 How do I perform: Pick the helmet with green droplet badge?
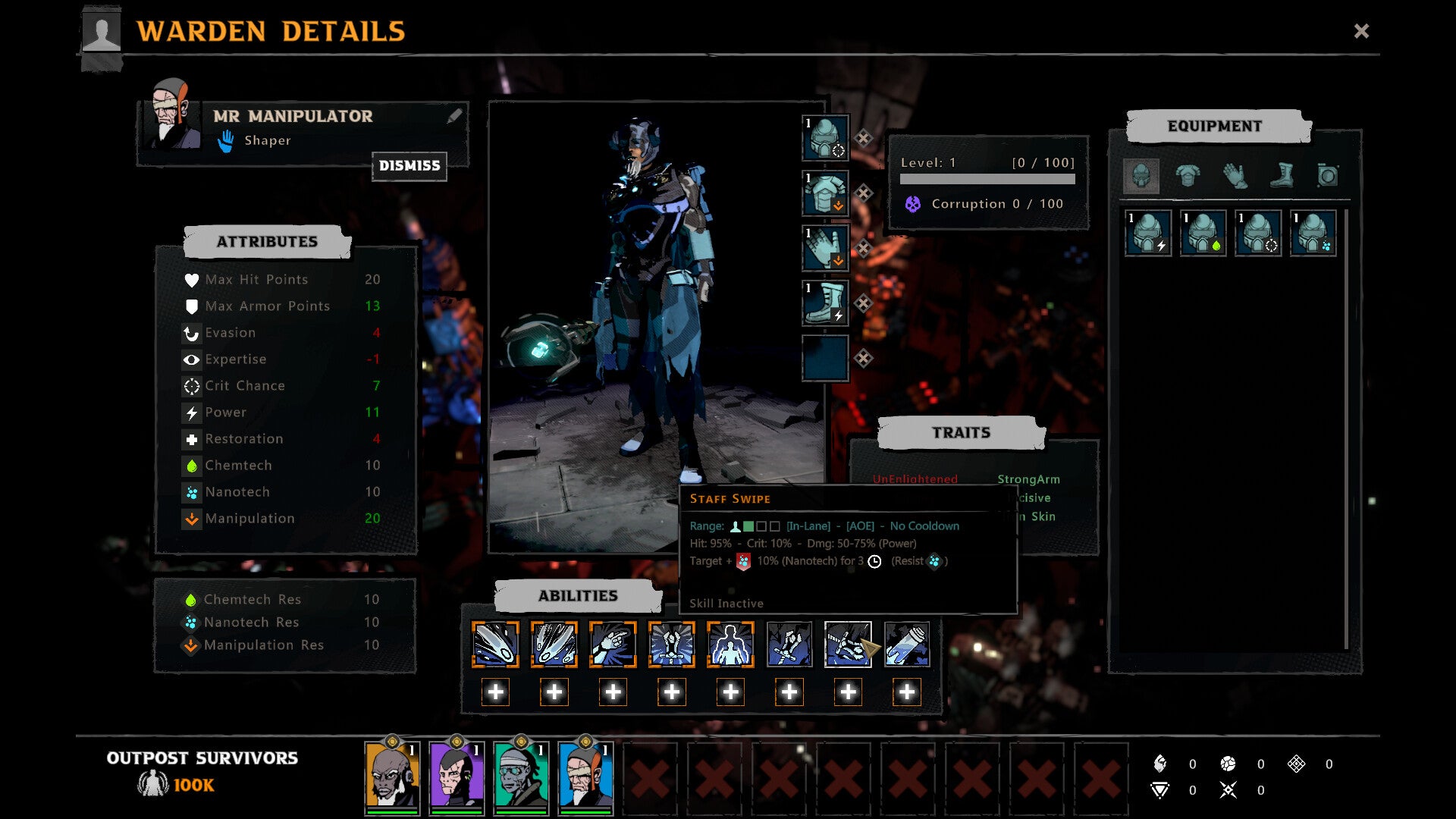tap(1203, 234)
